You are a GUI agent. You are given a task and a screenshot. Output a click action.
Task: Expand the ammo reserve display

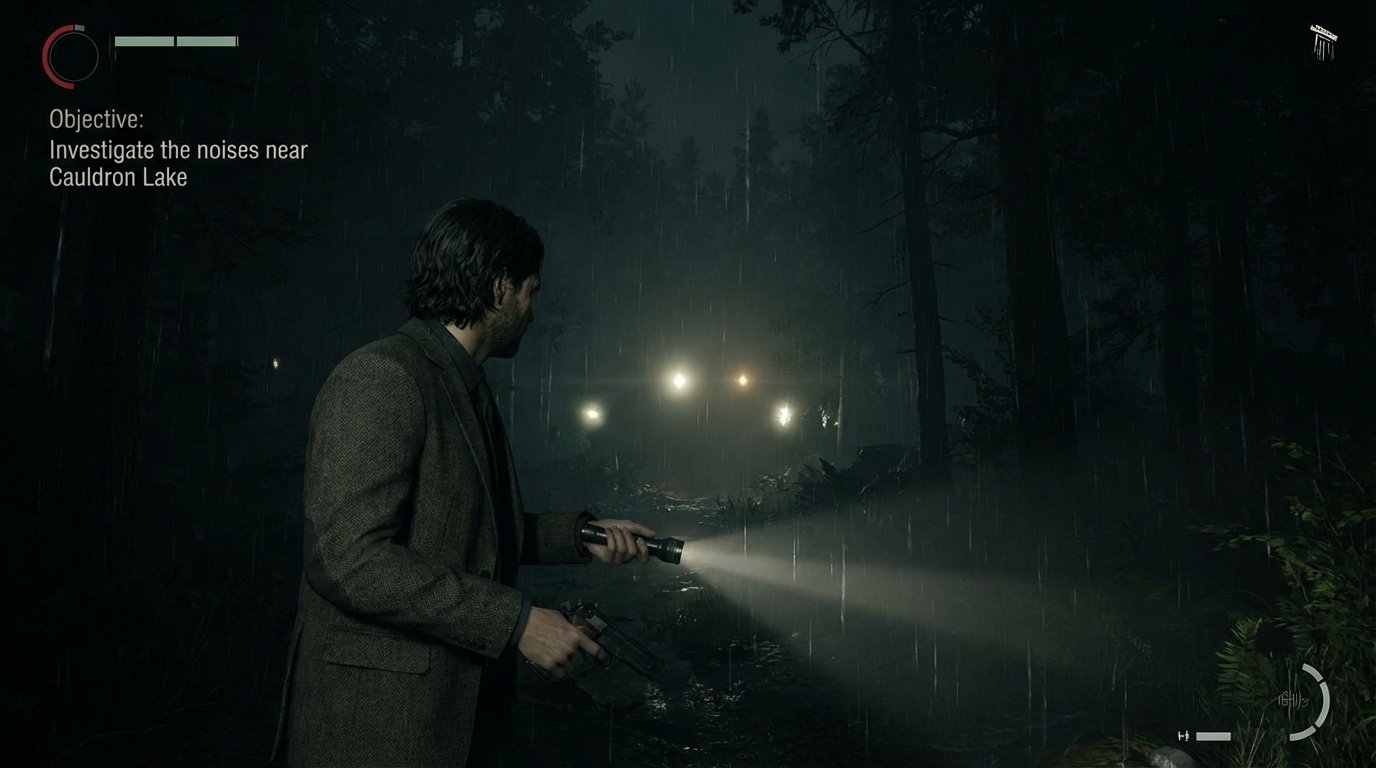pos(1213,736)
